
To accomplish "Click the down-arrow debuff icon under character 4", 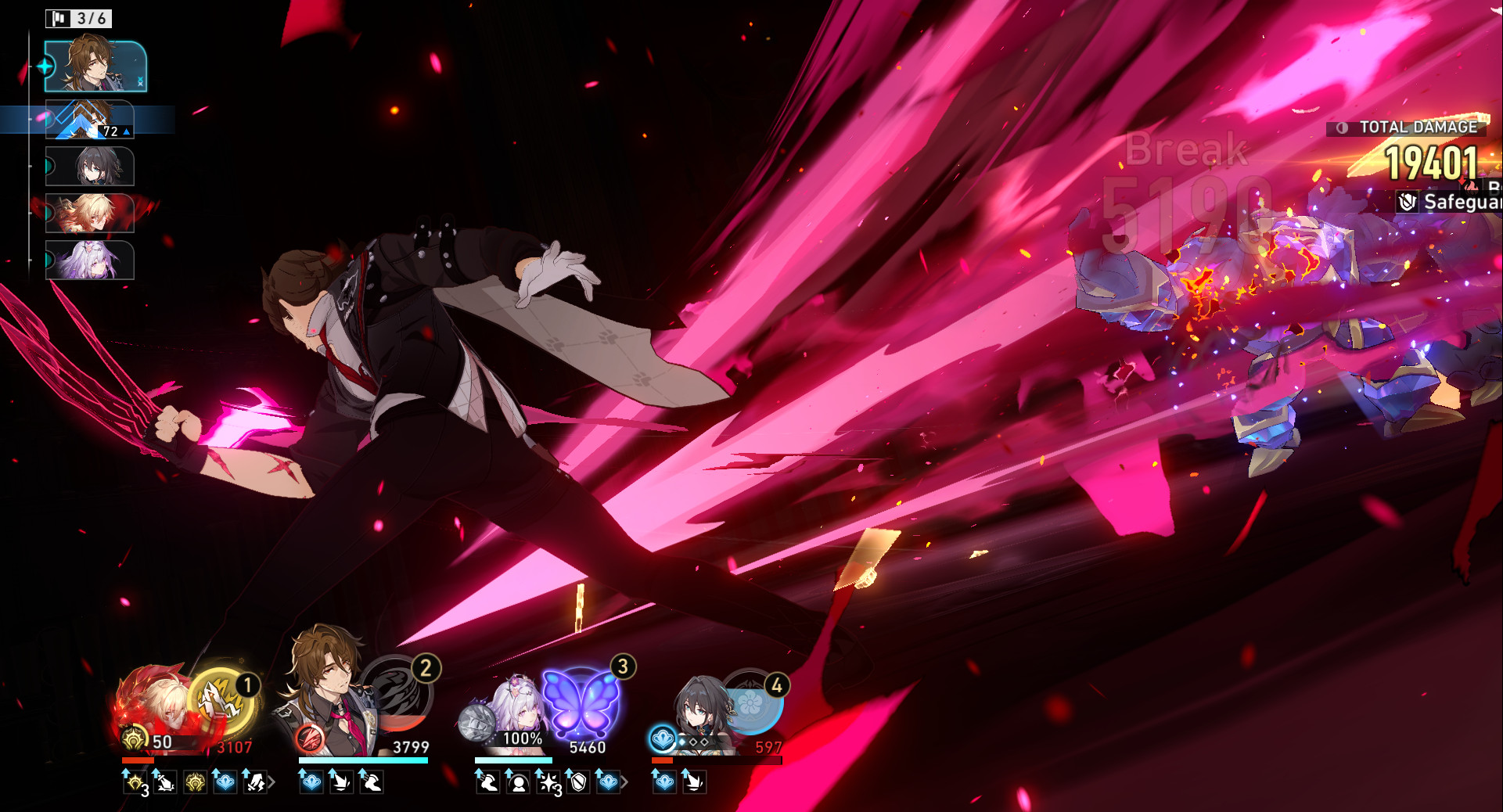I will [x=695, y=783].
